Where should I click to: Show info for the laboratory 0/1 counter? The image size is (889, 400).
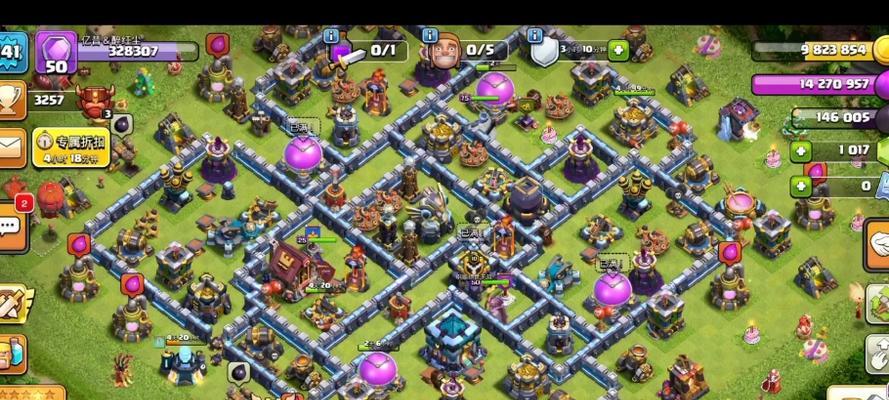tap(332, 36)
